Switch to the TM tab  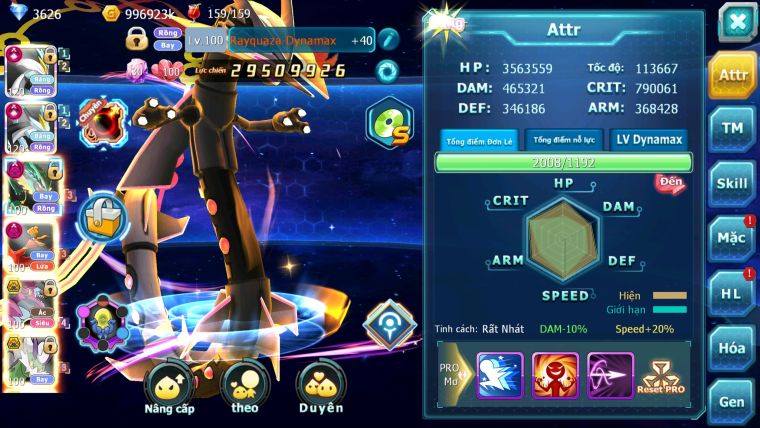[x=732, y=128]
